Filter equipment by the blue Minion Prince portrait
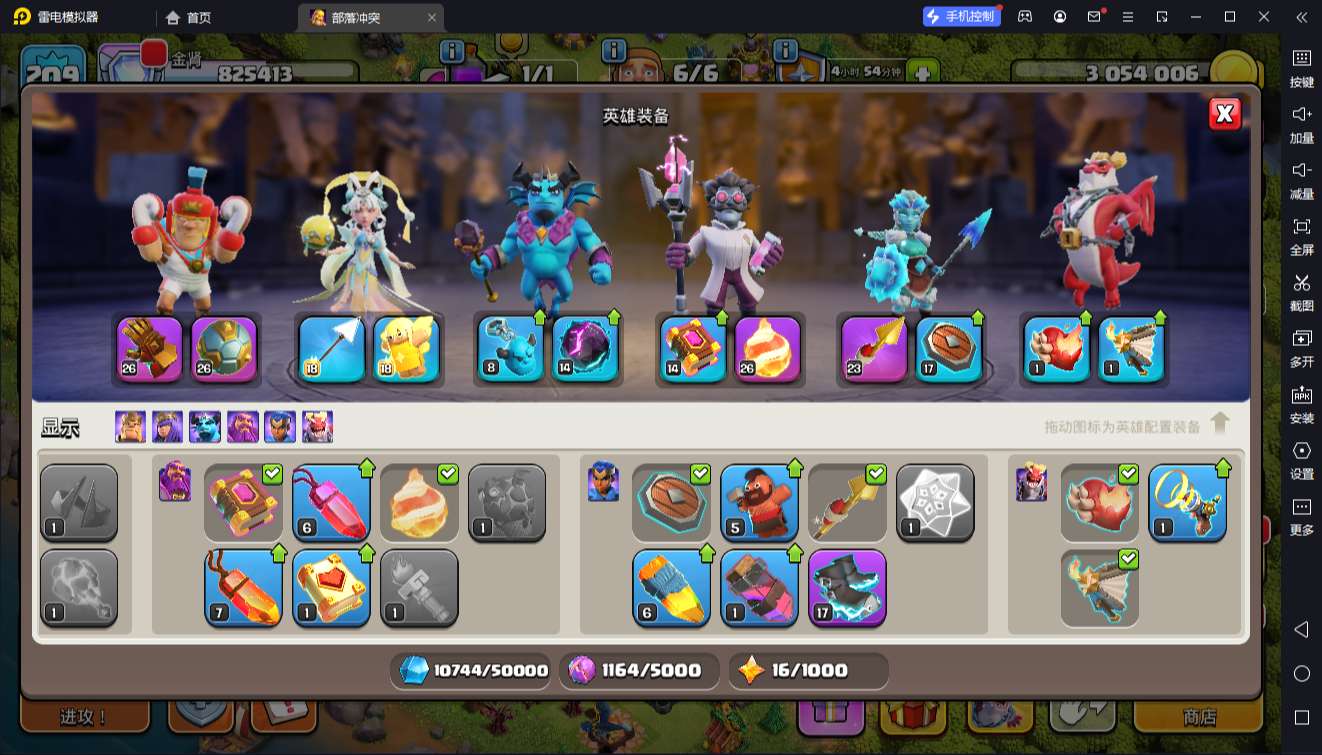Viewport: 1322px width, 755px height. point(205,427)
